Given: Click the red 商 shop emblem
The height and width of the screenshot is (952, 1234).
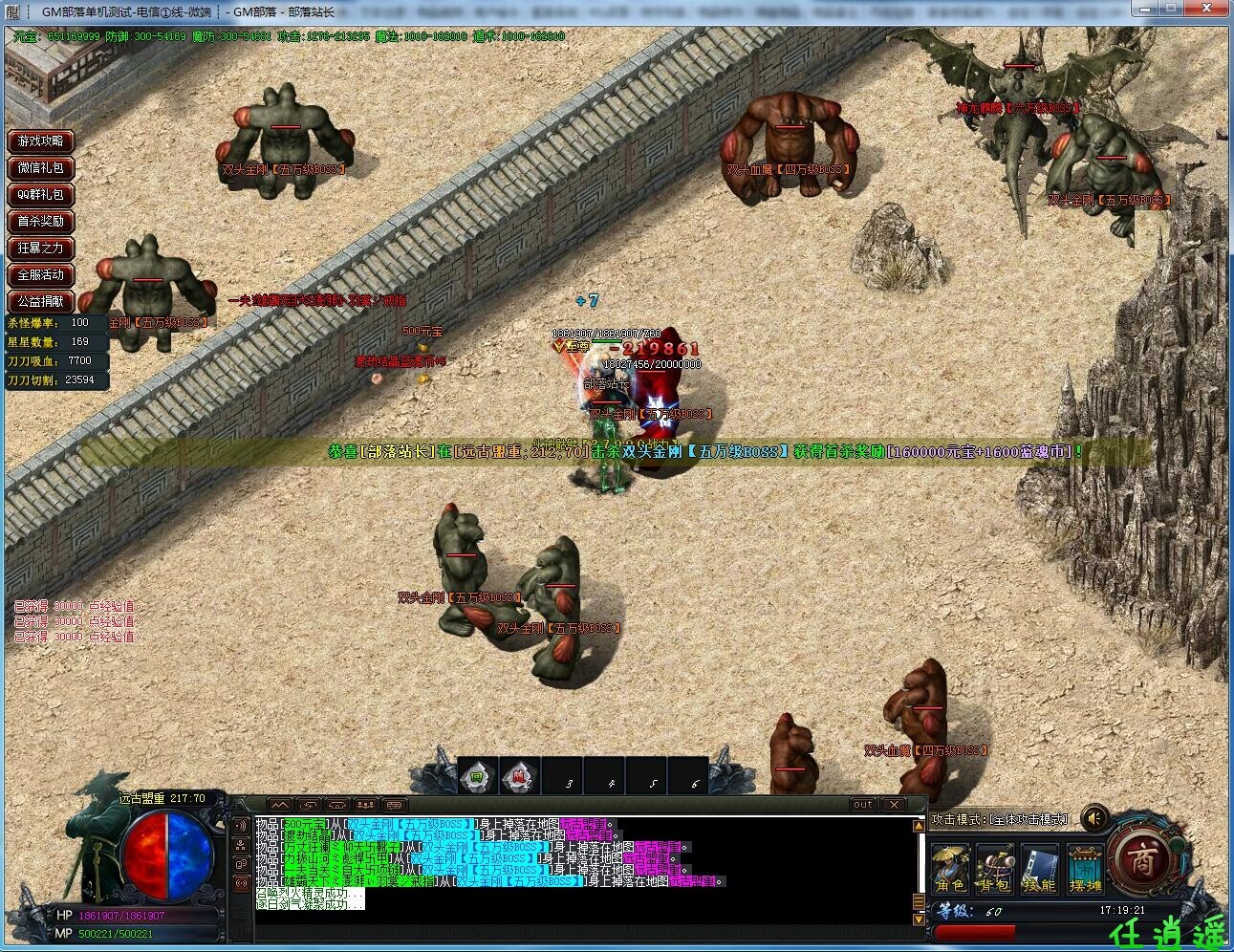Looking at the screenshot, I should [x=1141, y=859].
